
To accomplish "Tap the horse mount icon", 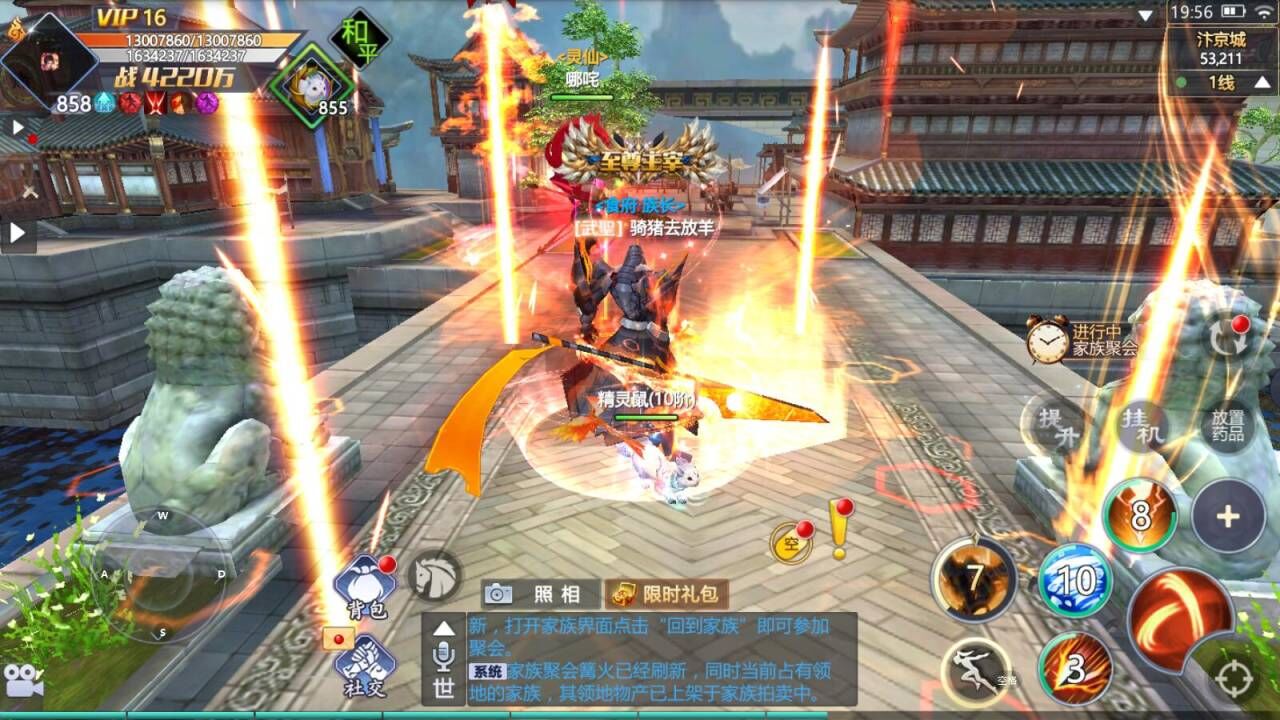I will tap(435, 575).
